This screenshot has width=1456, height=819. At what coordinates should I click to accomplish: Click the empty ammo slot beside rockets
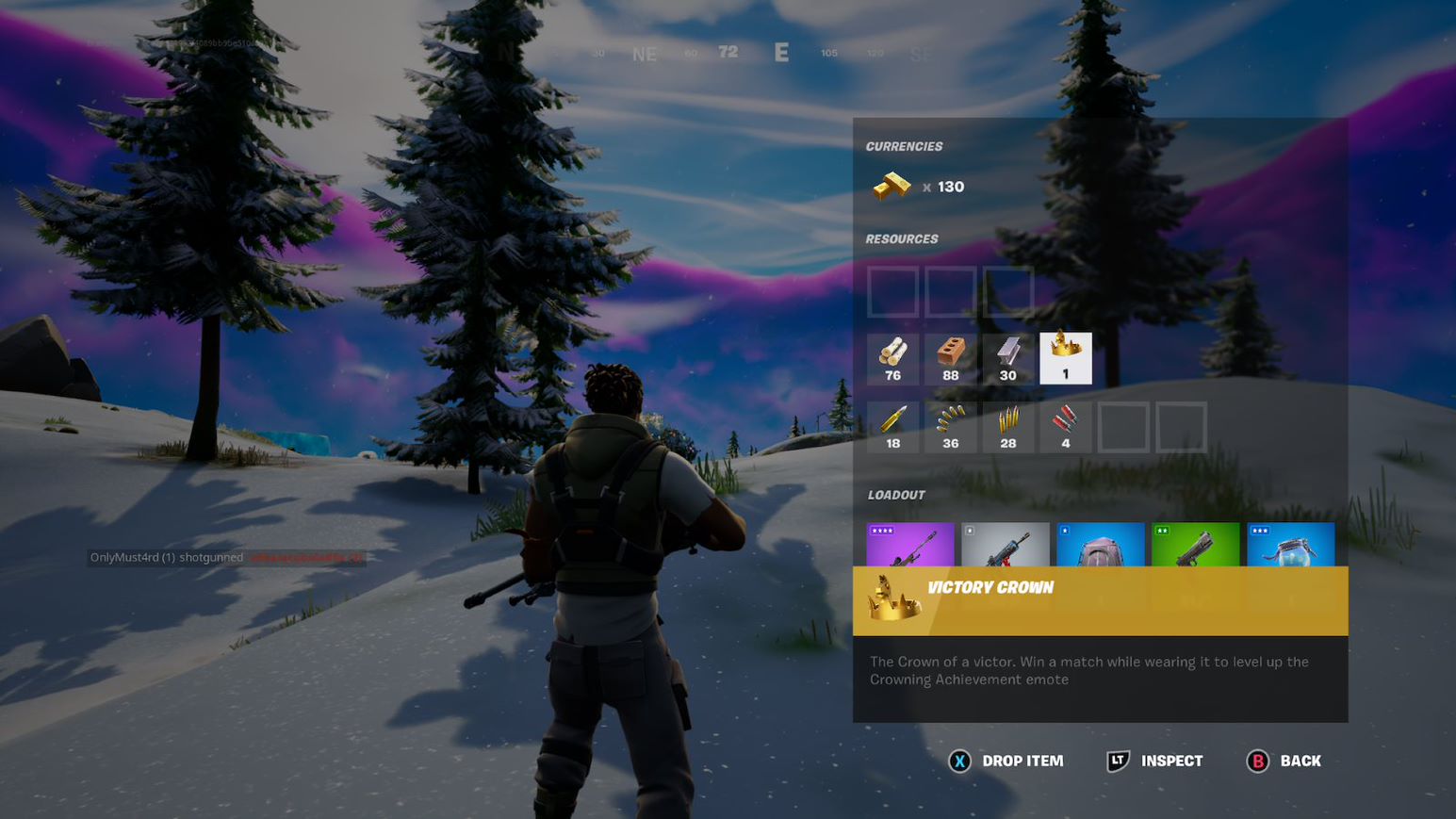(x=1122, y=426)
